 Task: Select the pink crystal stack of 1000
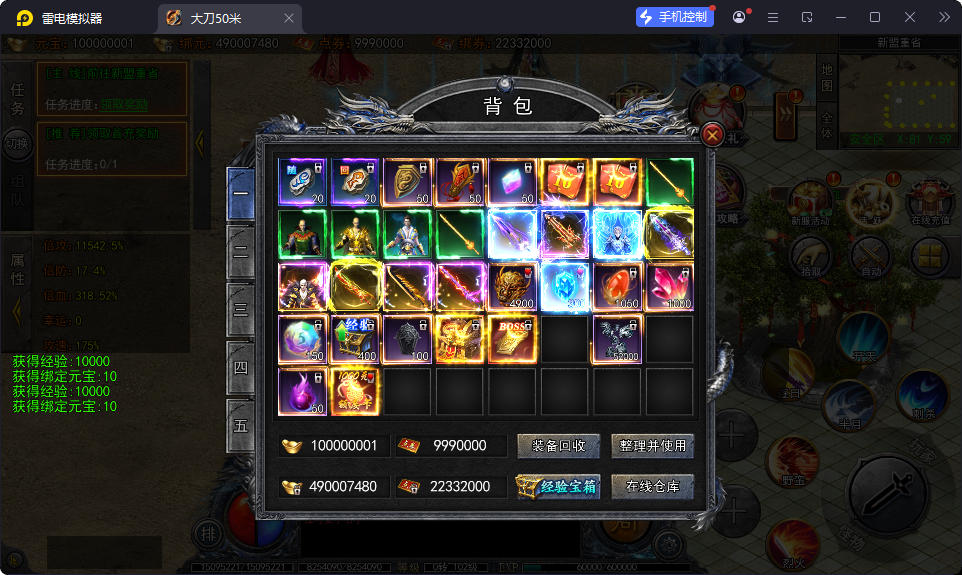669,287
